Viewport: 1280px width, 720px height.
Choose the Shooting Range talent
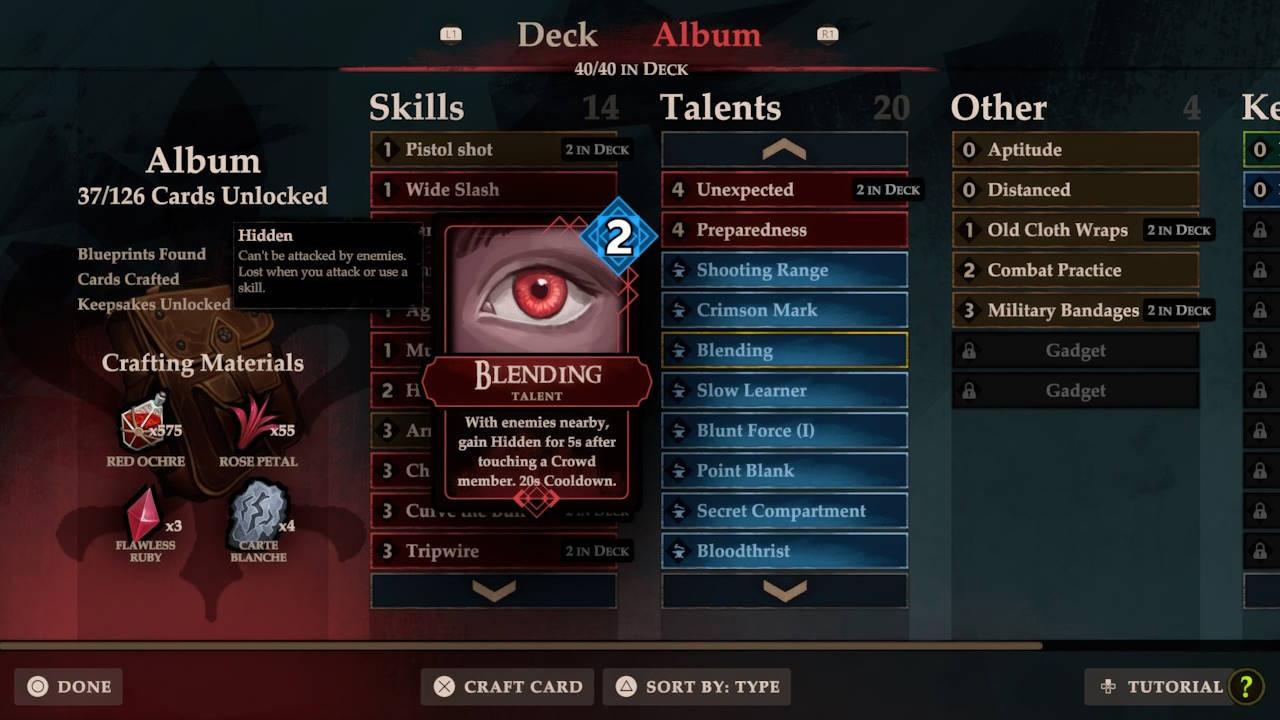(784, 270)
